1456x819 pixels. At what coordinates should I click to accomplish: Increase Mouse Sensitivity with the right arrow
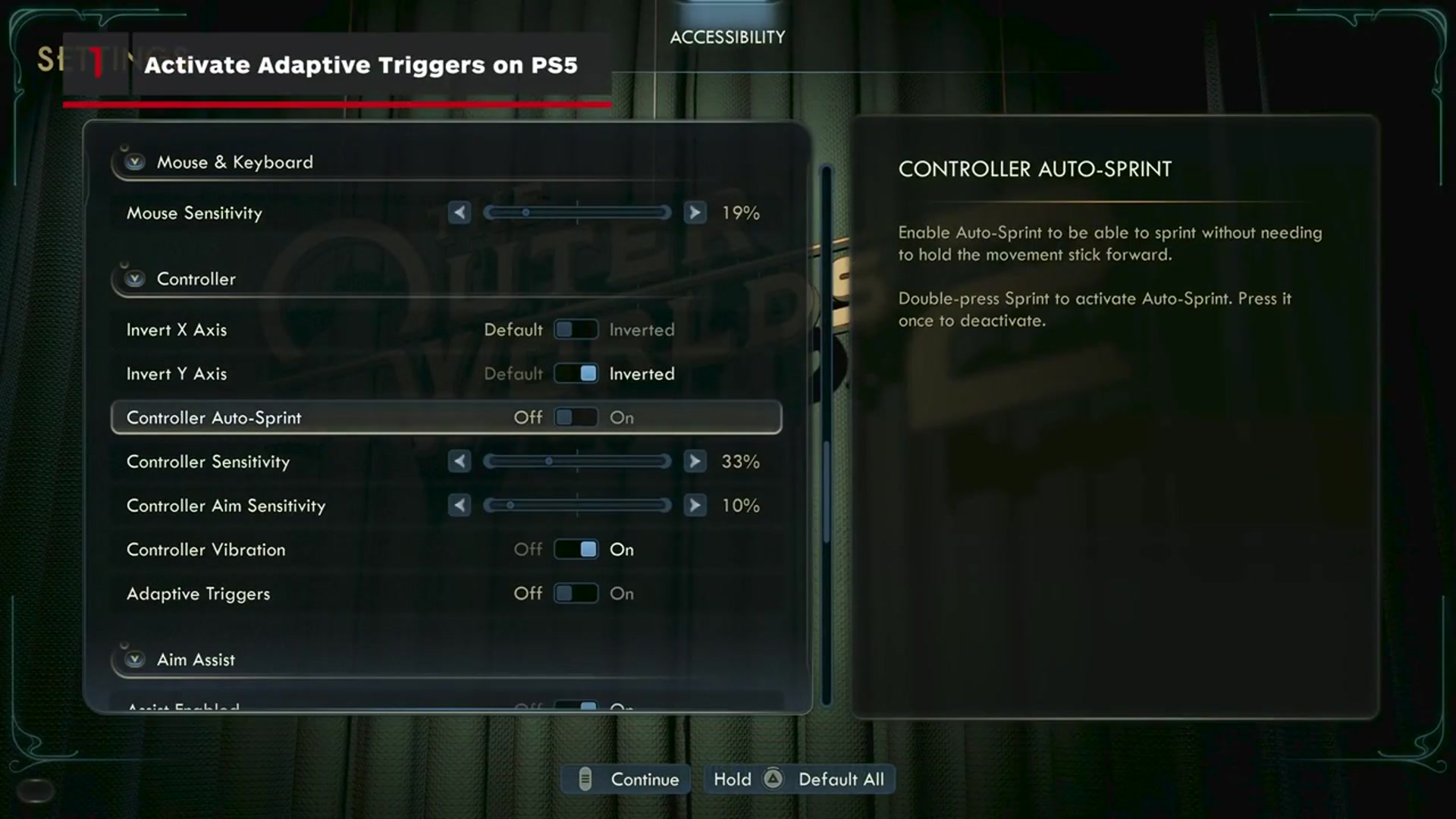point(695,213)
